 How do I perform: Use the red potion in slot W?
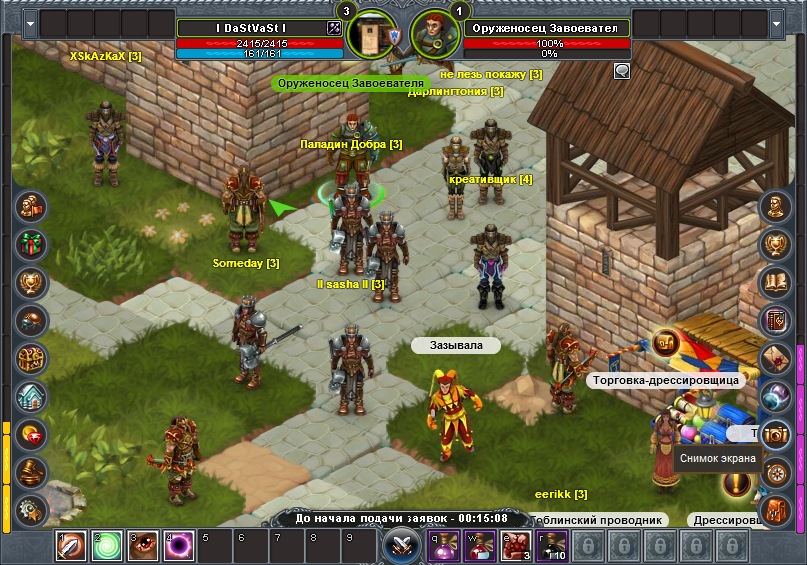click(481, 547)
